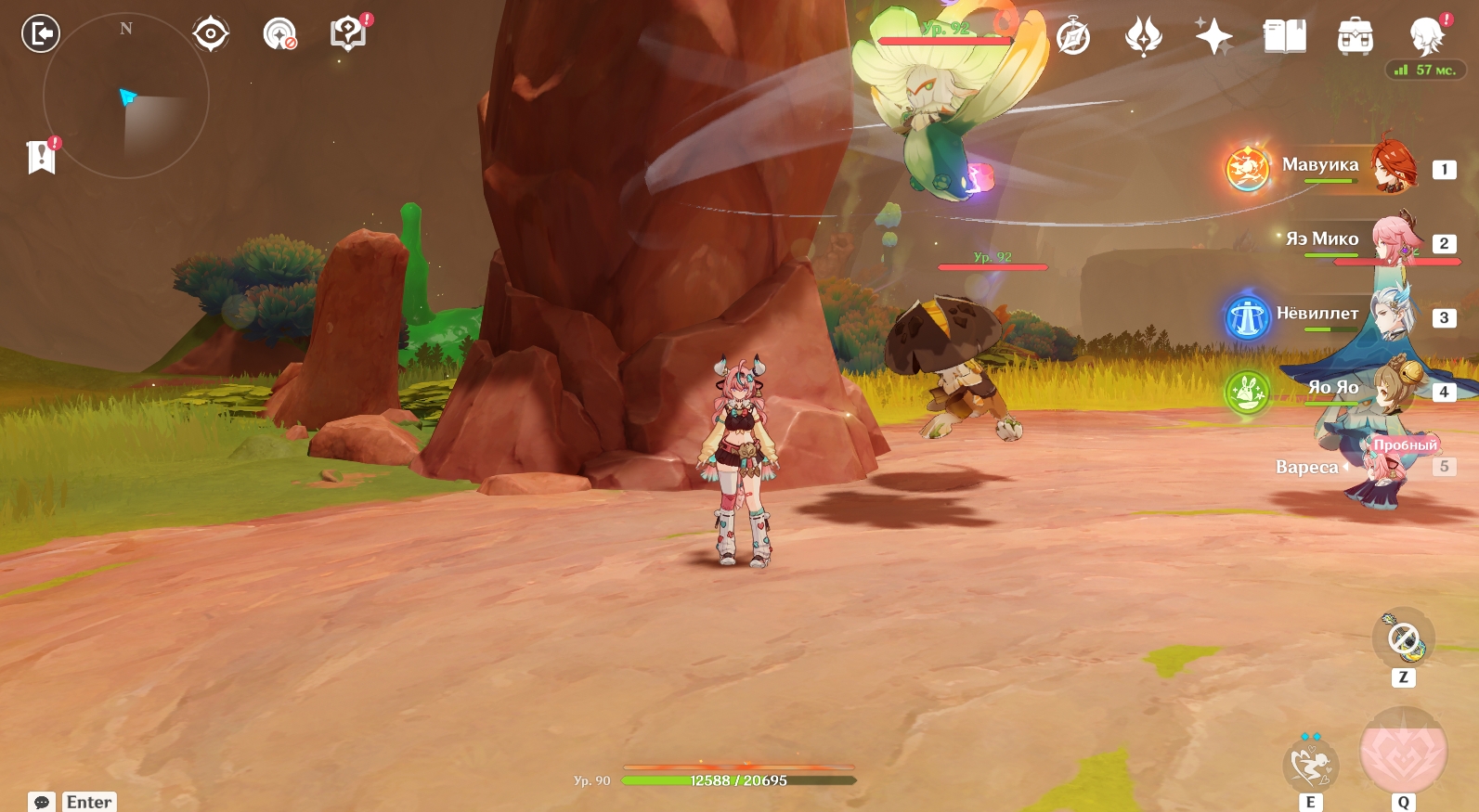Activate Вареса's elemental skill icon
This screenshot has height=812, width=1479.
pos(1310,765)
